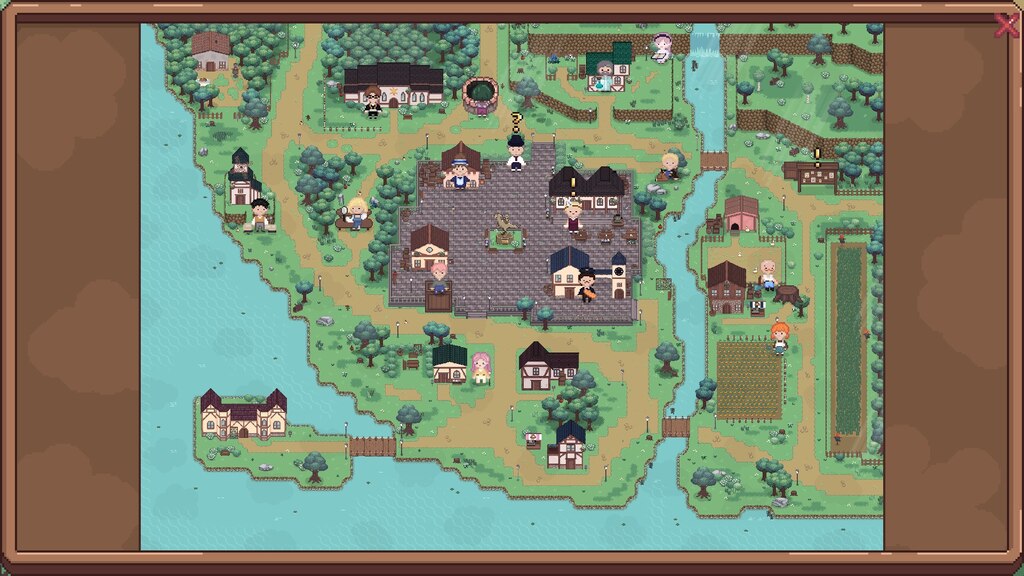1024x576 pixels.
Task: Select the pale-haired girl marker near the waterfall
Action: [661, 47]
